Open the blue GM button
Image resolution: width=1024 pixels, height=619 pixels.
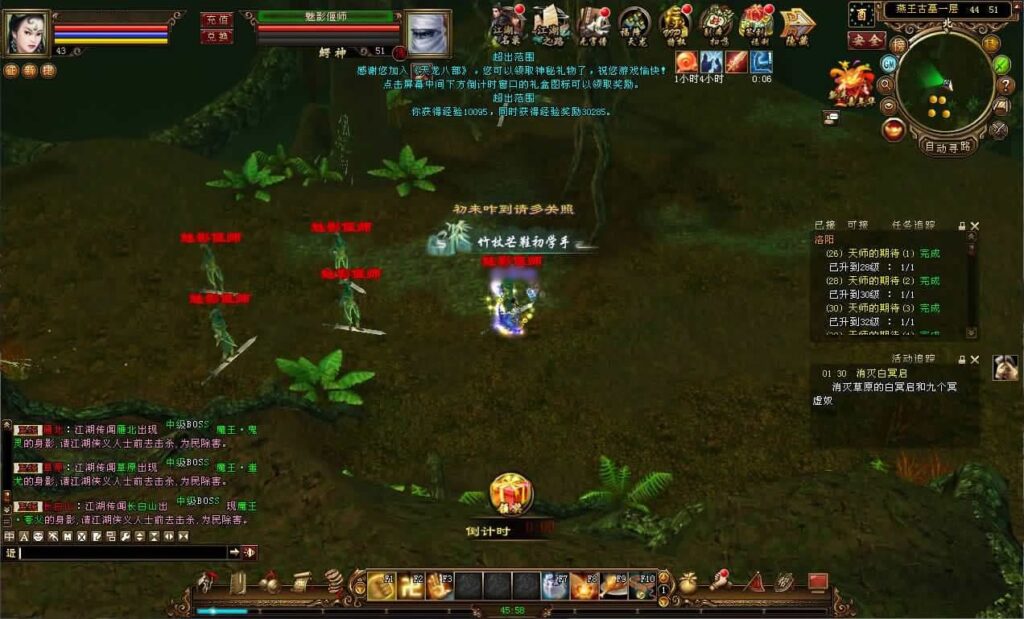tap(888, 63)
